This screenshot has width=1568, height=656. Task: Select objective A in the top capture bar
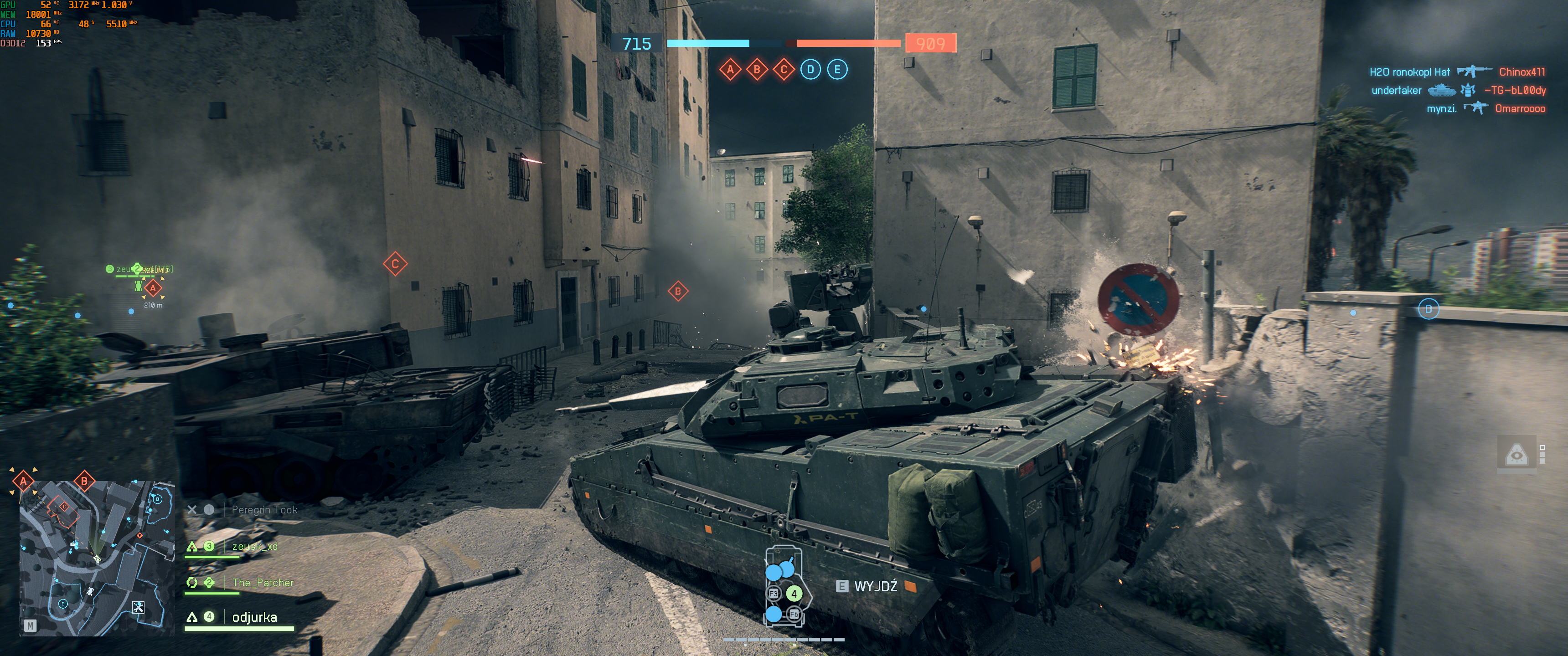[x=730, y=69]
